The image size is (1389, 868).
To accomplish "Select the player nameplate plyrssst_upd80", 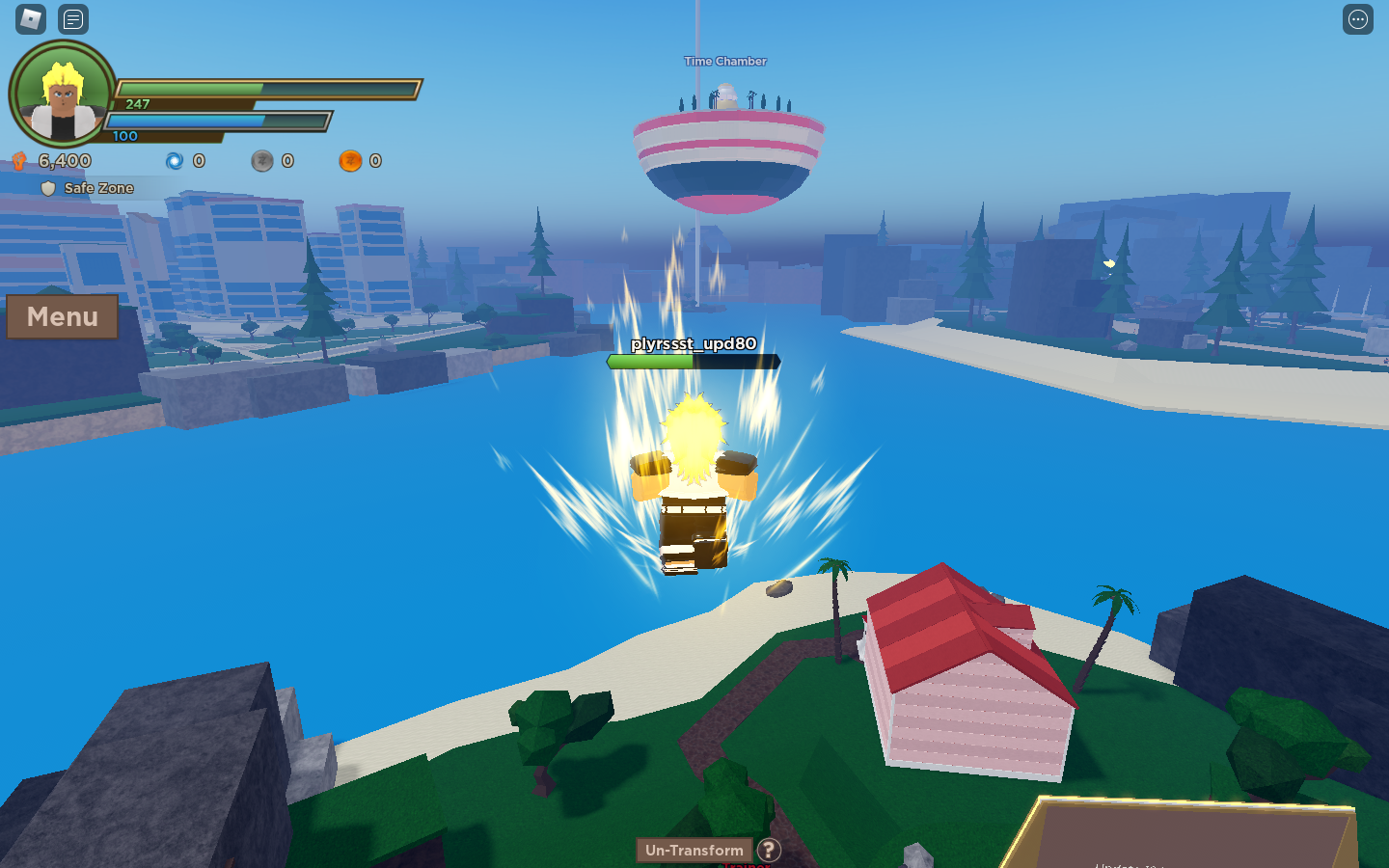I will point(693,342).
